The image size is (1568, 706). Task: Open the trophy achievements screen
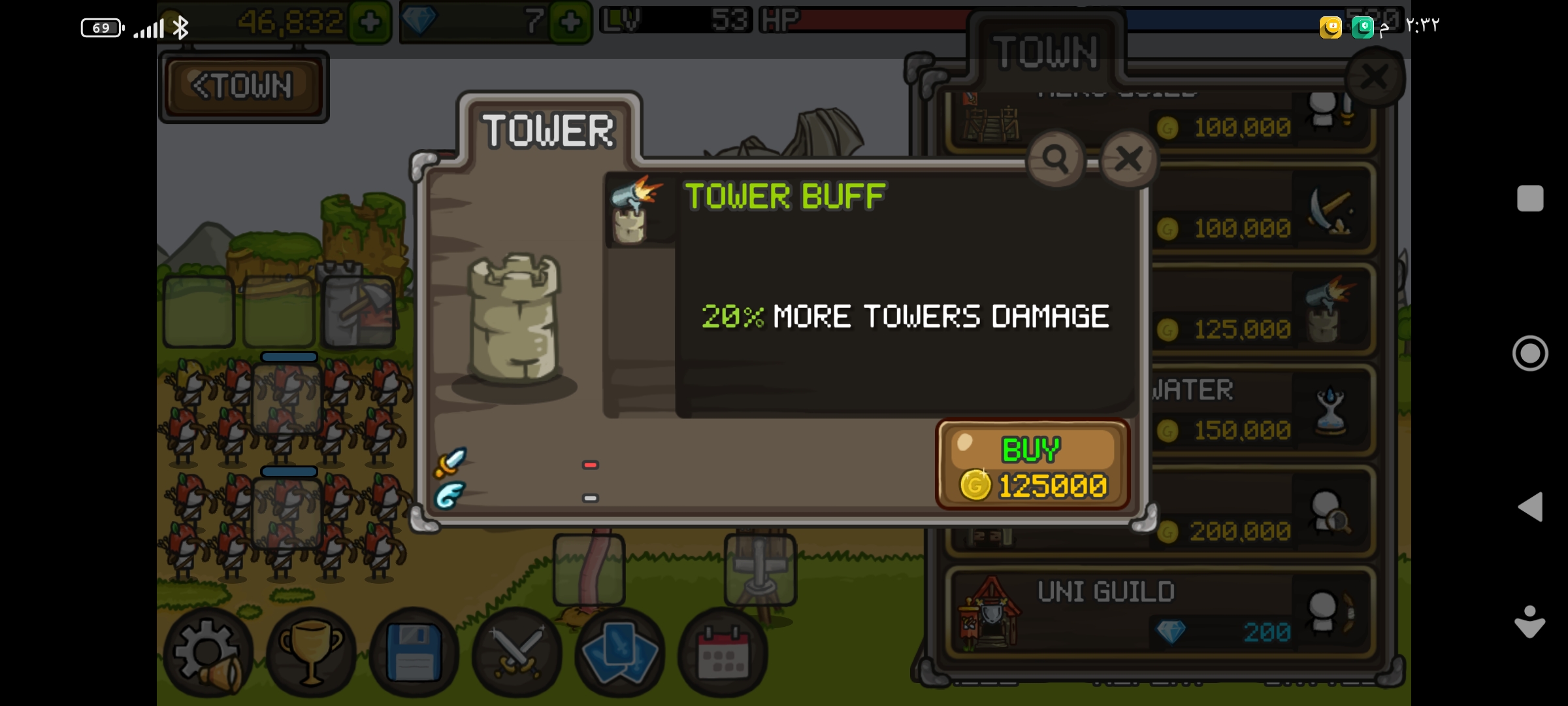(x=311, y=652)
